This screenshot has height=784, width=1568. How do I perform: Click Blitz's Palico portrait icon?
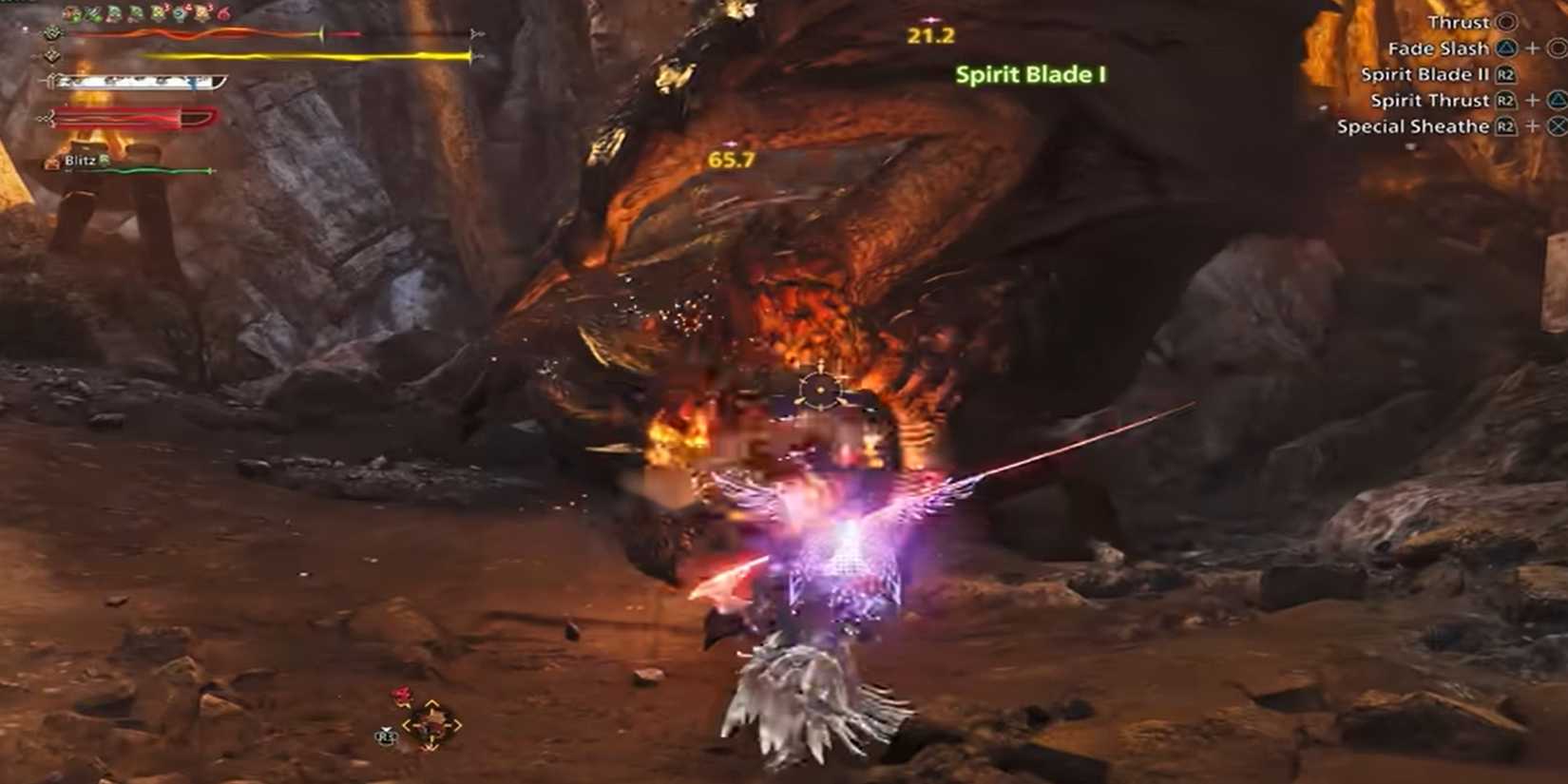click(52, 162)
